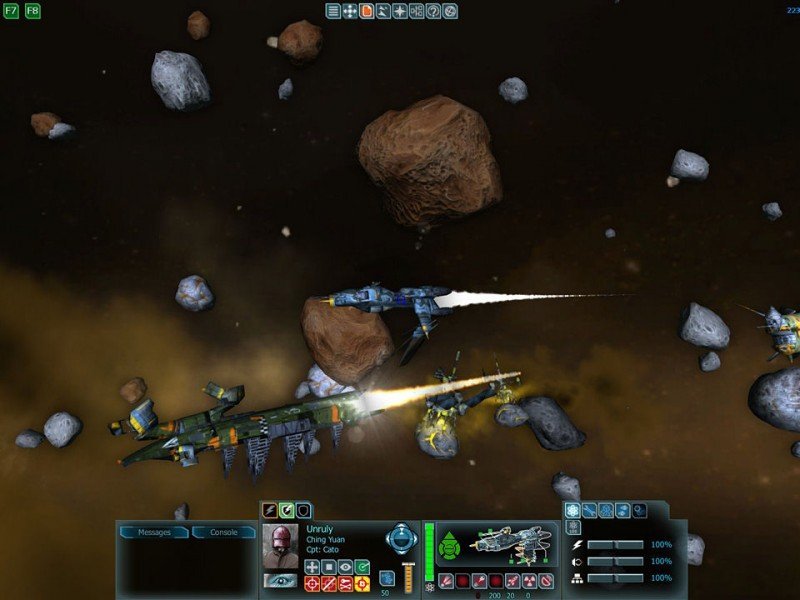Click the green ship formation icon
The height and width of the screenshot is (600, 800).
pos(451,546)
